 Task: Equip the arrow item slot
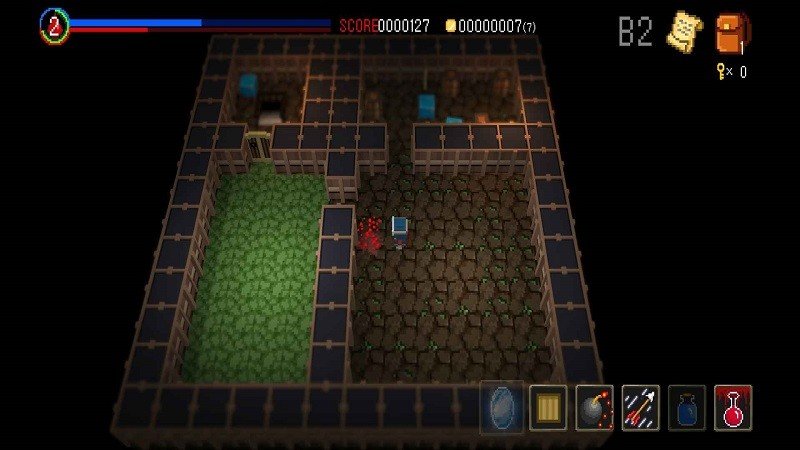click(x=641, y=407)
